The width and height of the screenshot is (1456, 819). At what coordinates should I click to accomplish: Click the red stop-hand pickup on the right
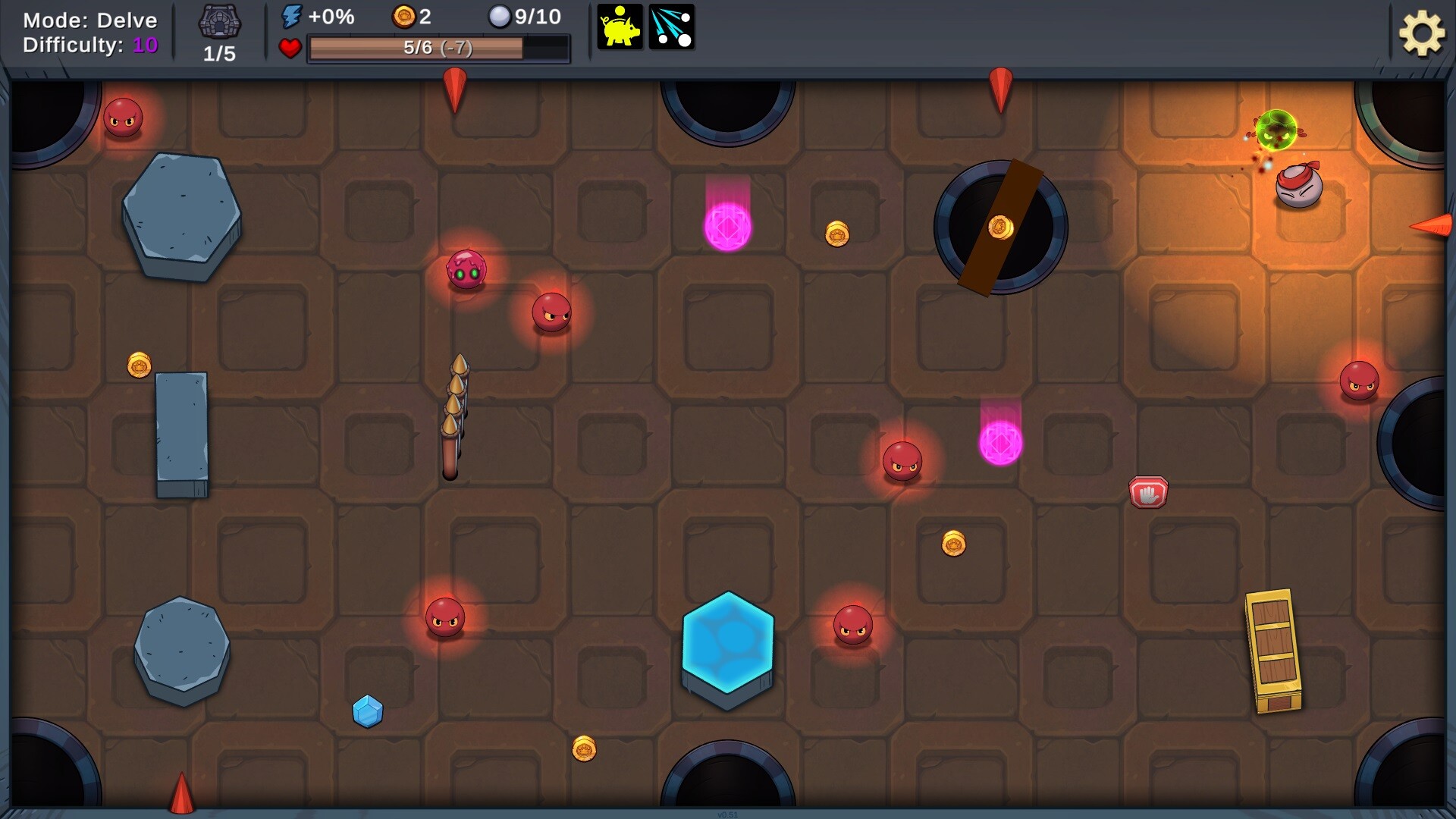click(x=1147, y=491)
